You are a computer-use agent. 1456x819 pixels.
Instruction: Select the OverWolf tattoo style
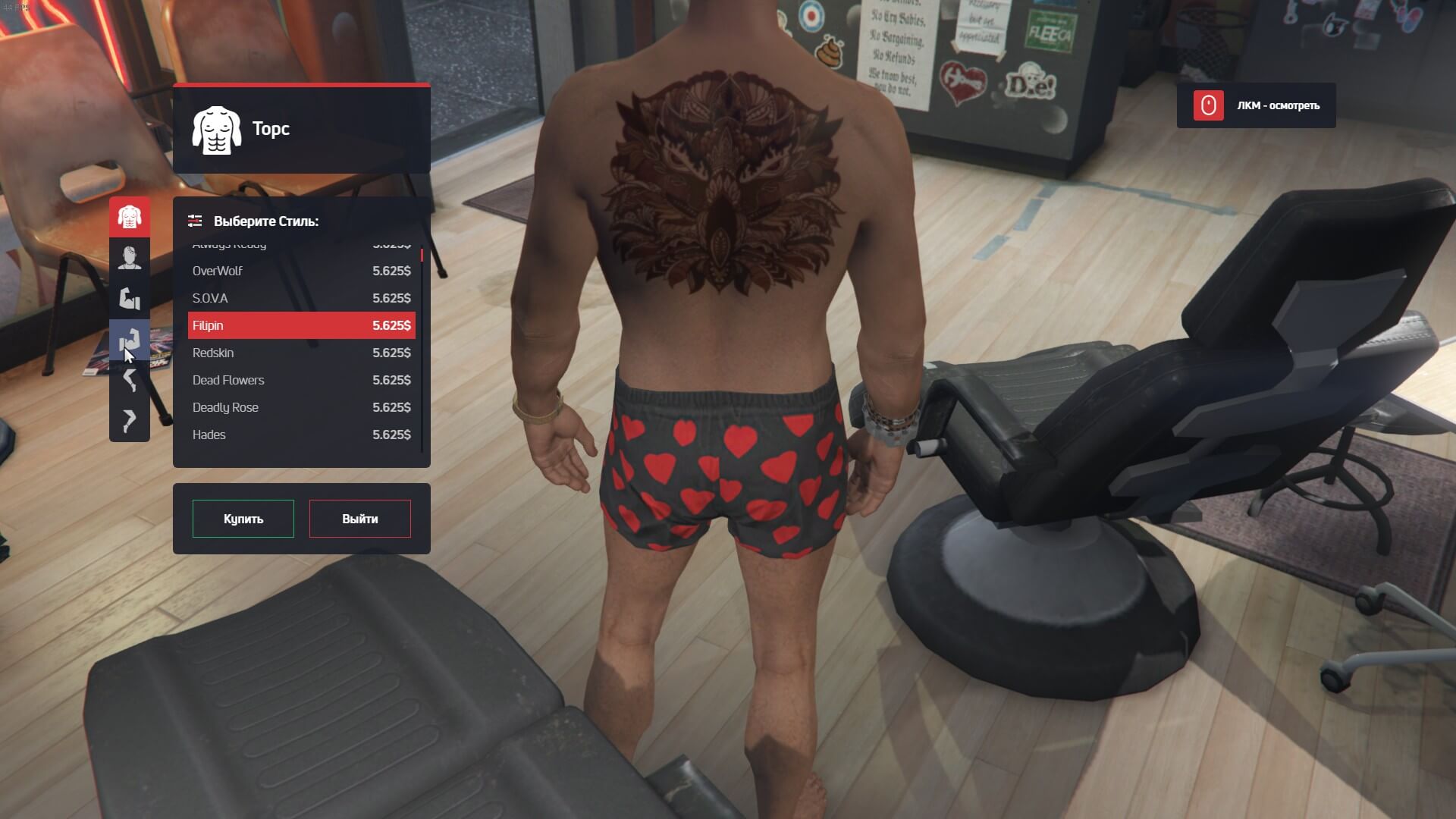pyautogui.click(x=301, y=271)
